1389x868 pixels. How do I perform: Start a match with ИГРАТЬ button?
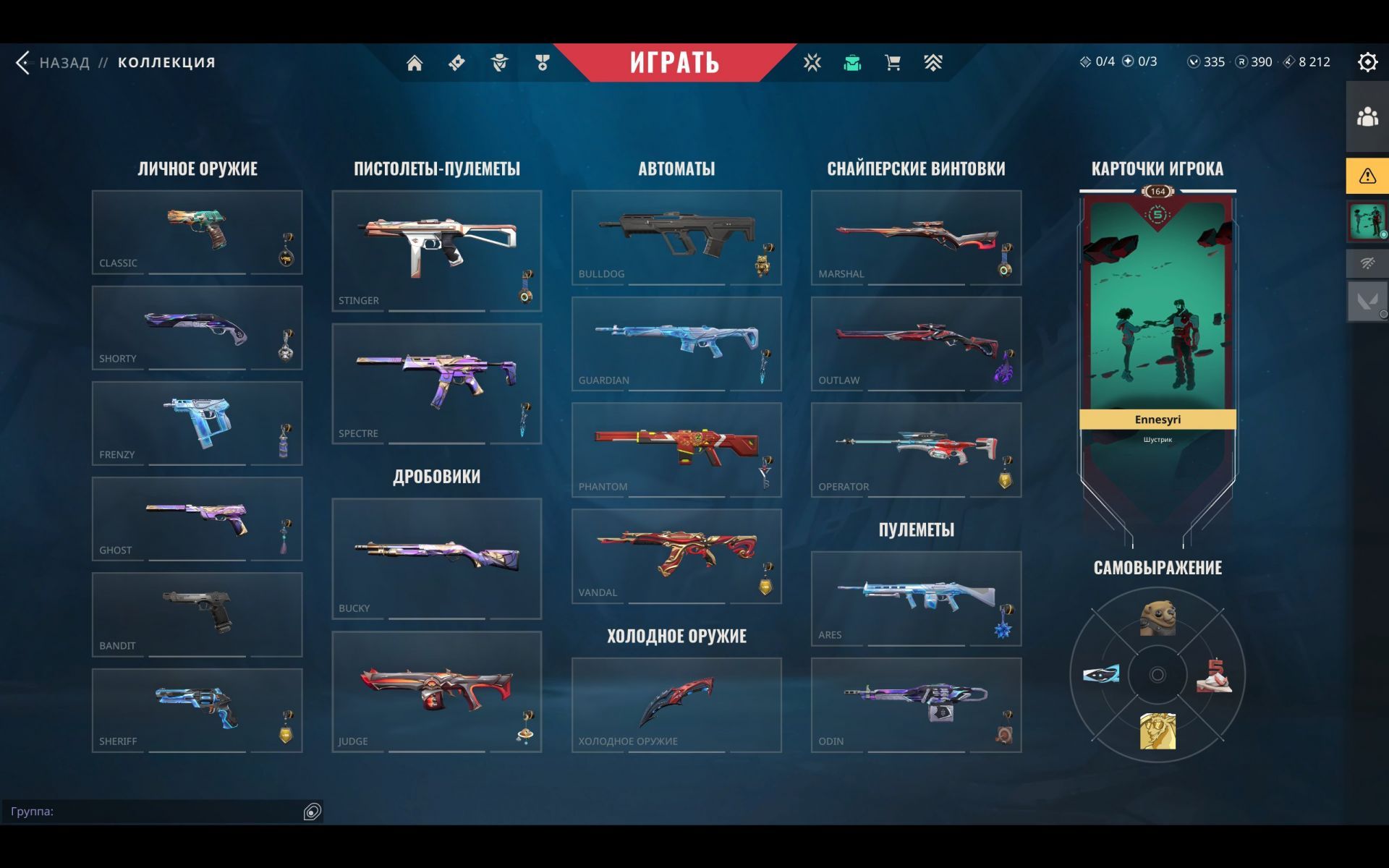674,63
